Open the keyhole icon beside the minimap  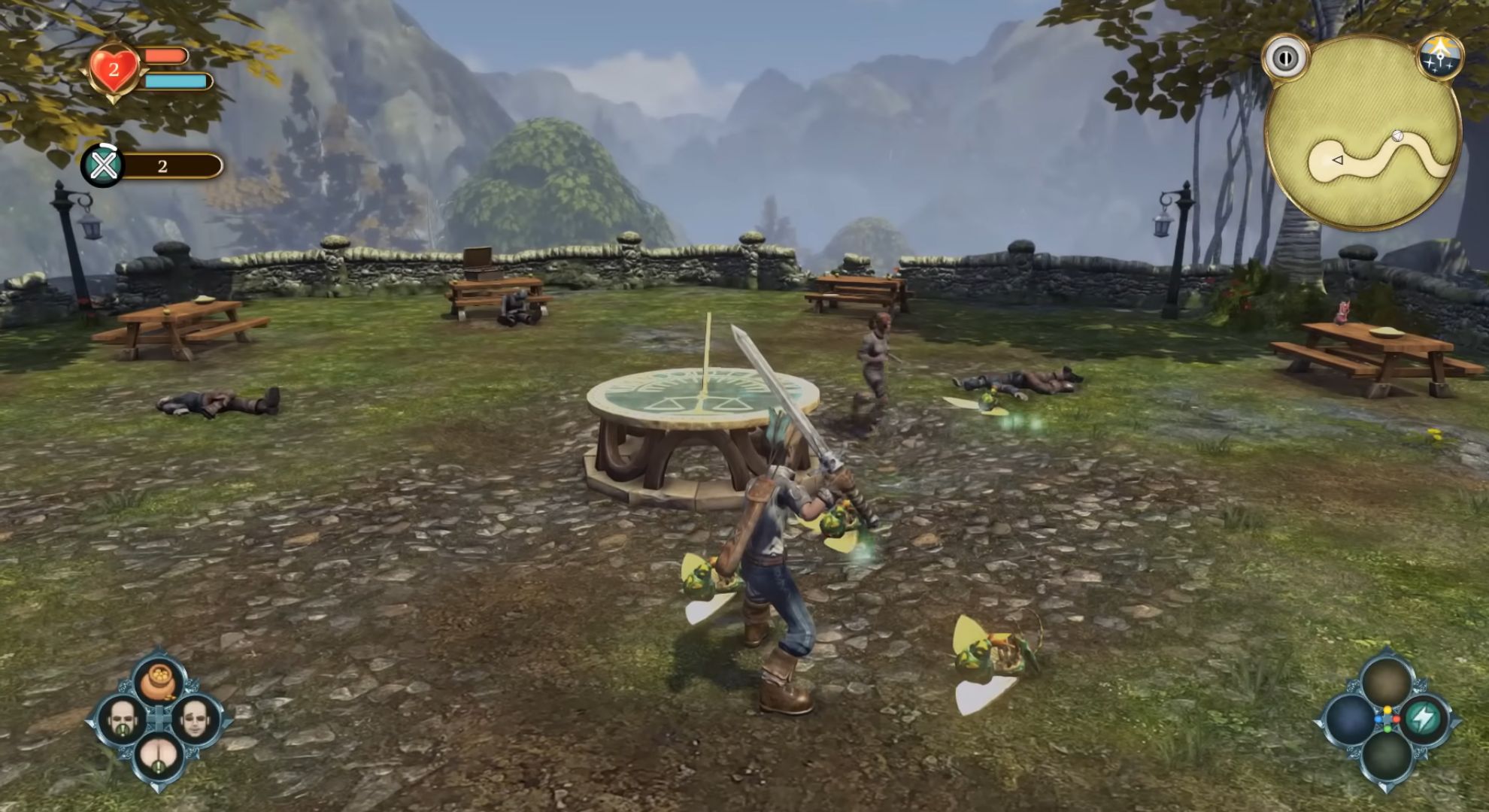(x=1288, y=59)
